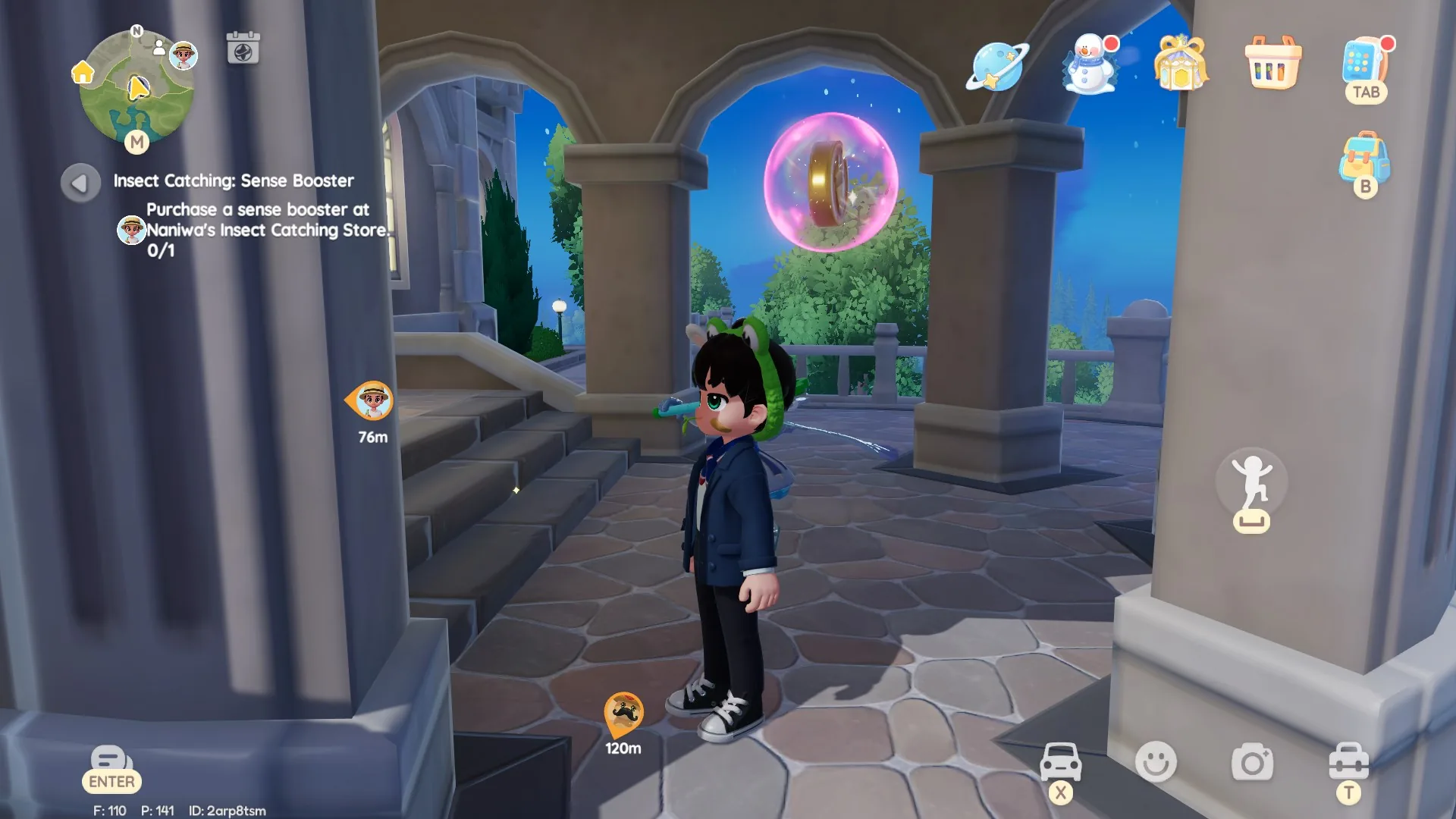1456x819 pixels.
Task: Open the planet events icon top right
Action: pyautogui.click(x=996, y=67)
